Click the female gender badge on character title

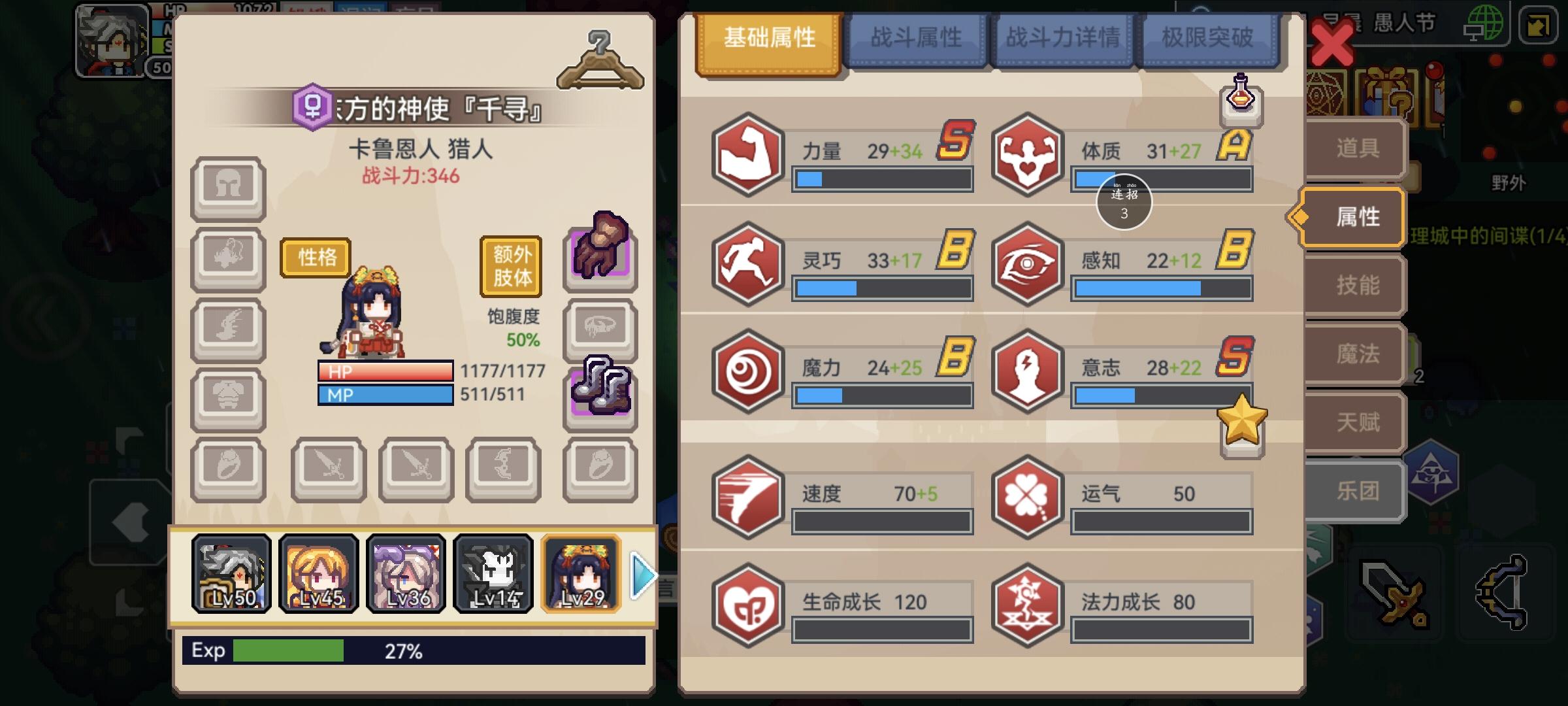click(x=314, y=106)
